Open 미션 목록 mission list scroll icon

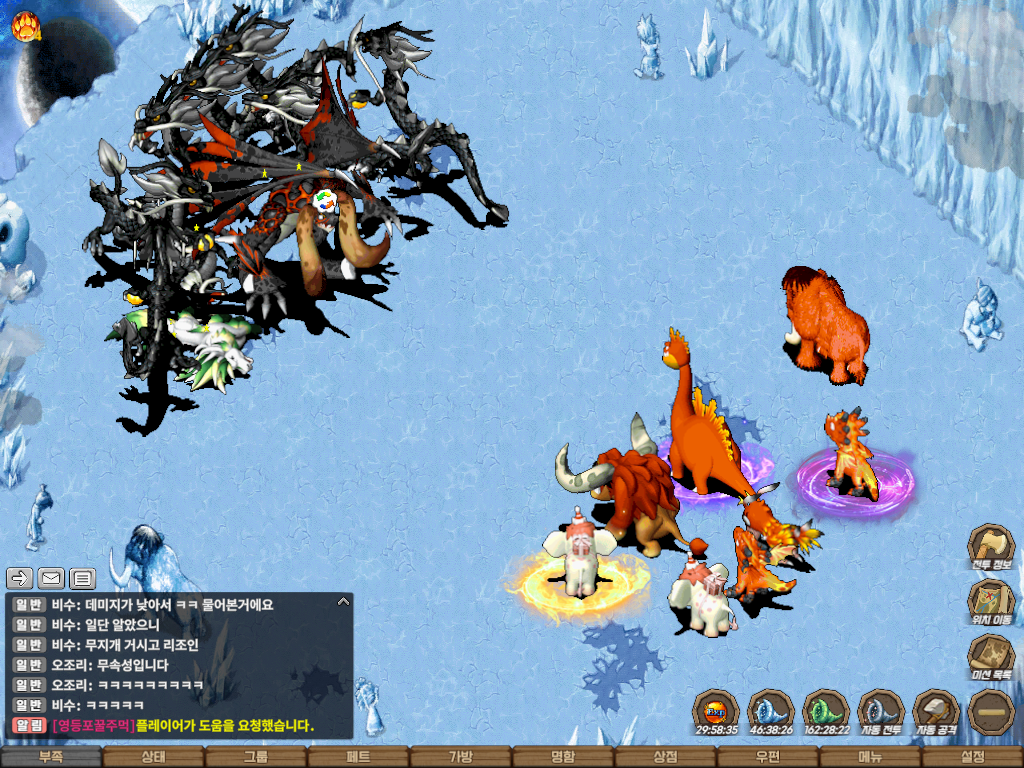coord(991,655)
